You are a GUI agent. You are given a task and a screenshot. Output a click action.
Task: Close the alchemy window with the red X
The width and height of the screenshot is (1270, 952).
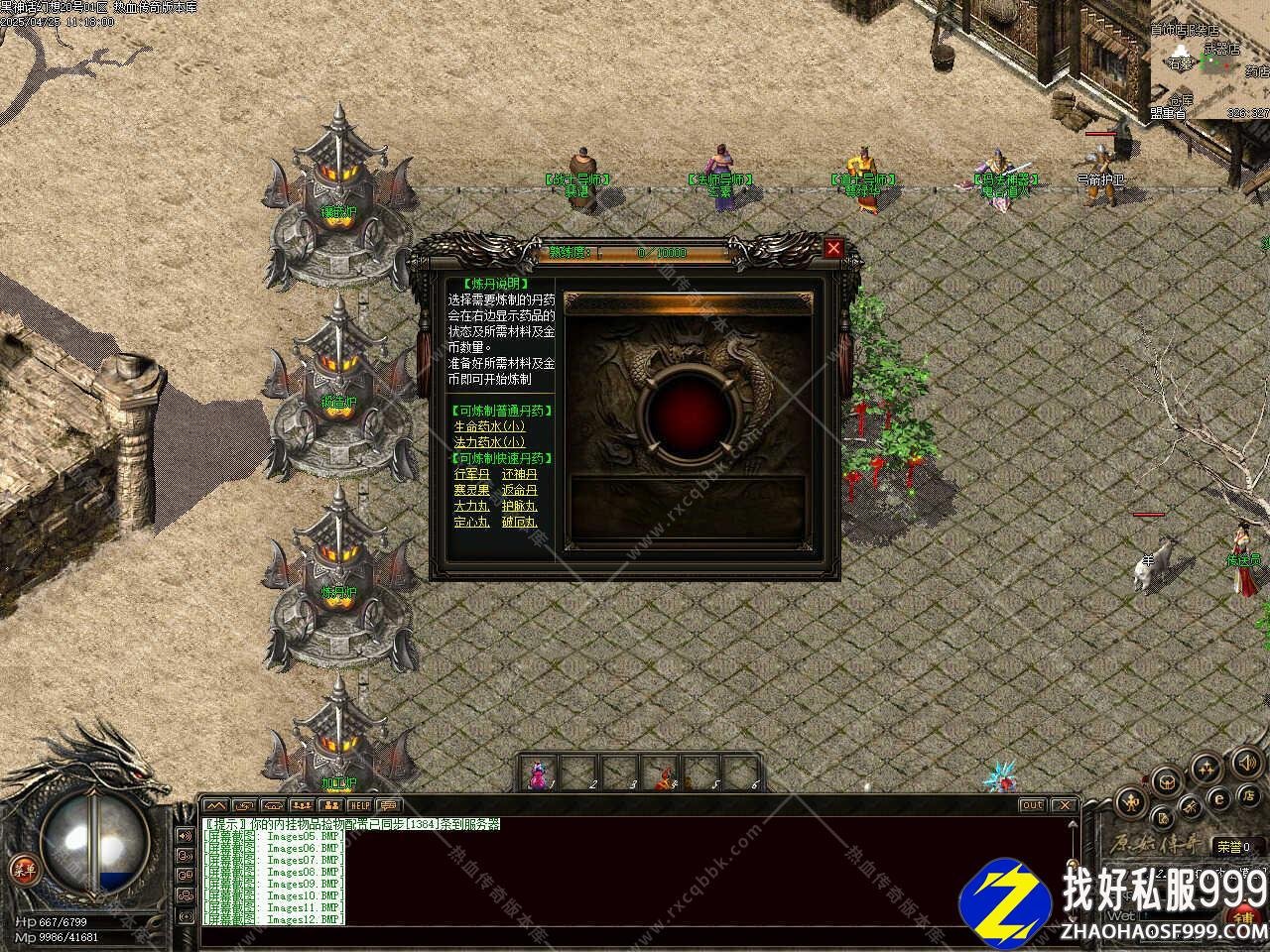[x=833, y=248]
